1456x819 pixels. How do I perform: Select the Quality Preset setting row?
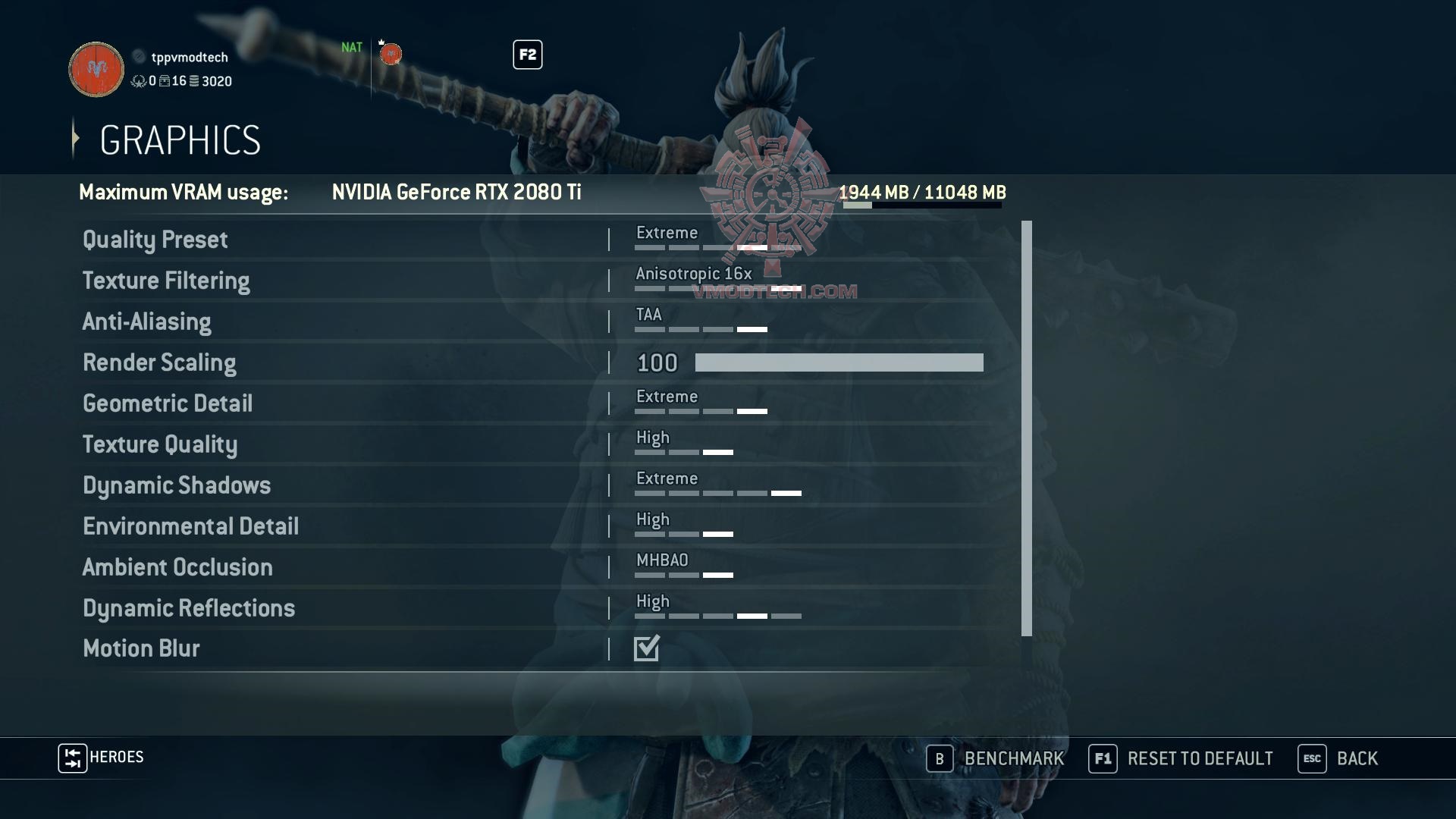click(155, 240)
